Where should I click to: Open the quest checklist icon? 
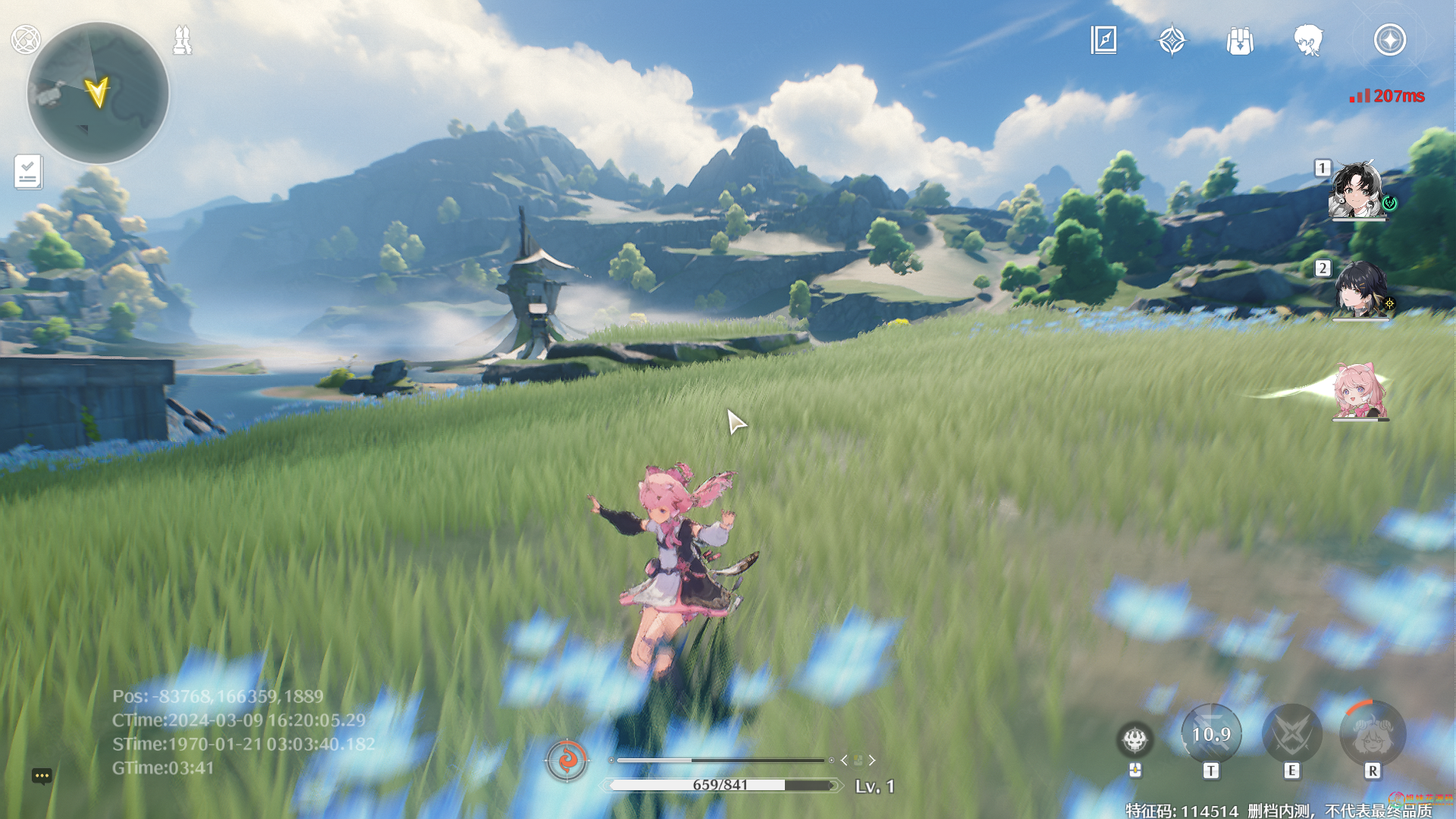coord(28,172)
